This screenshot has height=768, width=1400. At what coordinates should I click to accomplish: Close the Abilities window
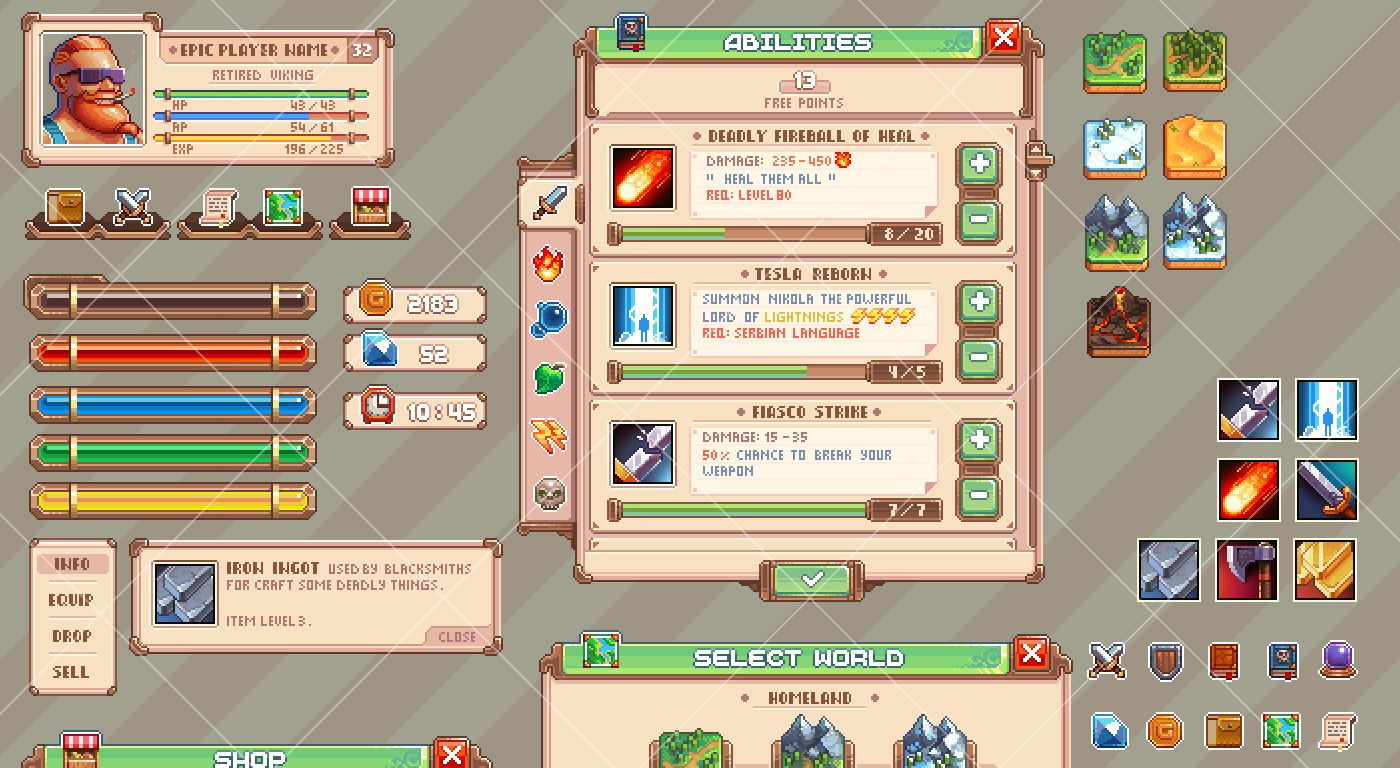[1003, 38]
